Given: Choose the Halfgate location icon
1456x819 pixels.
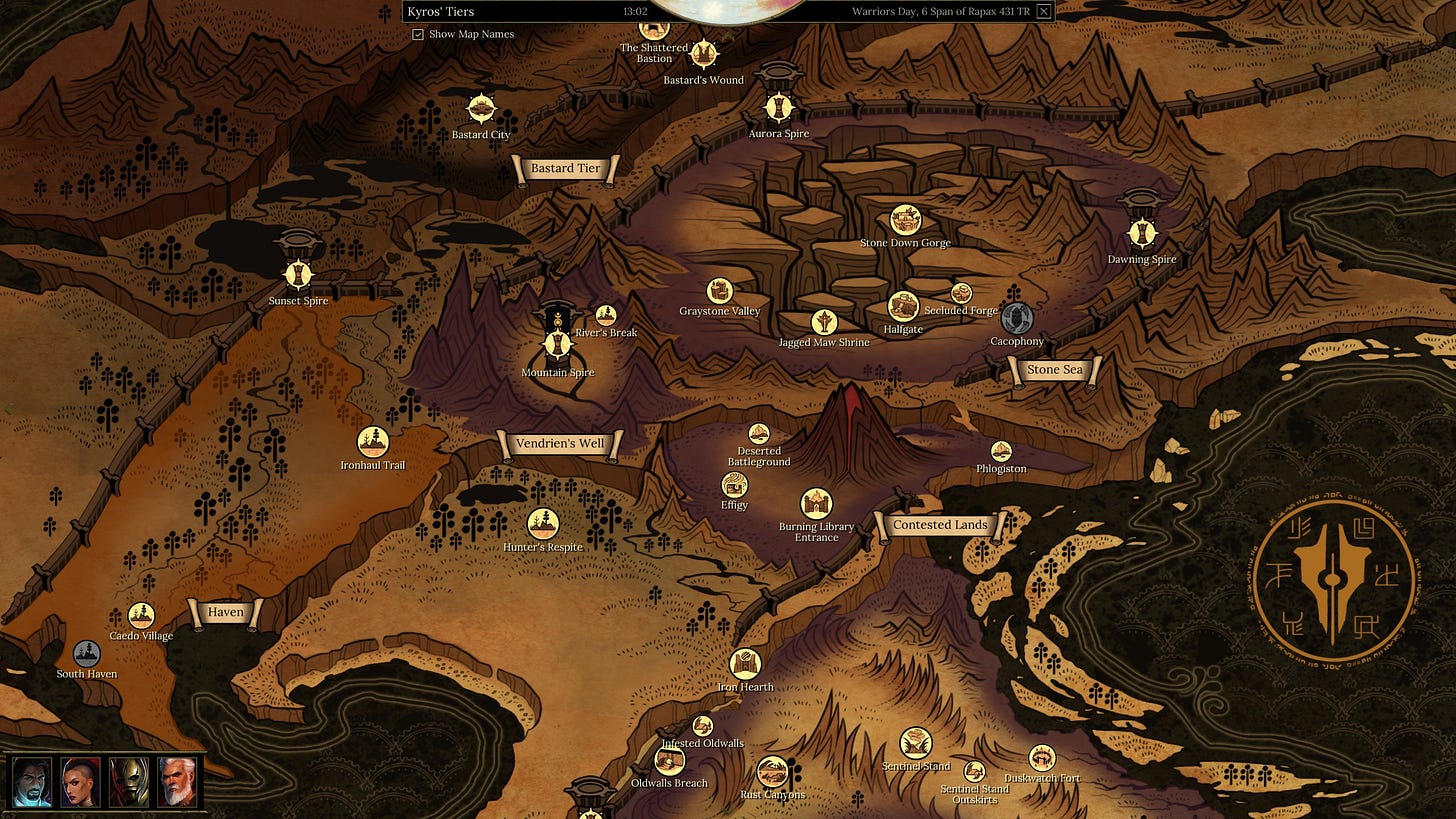Looking at the screenshot, I should point(903,306).
